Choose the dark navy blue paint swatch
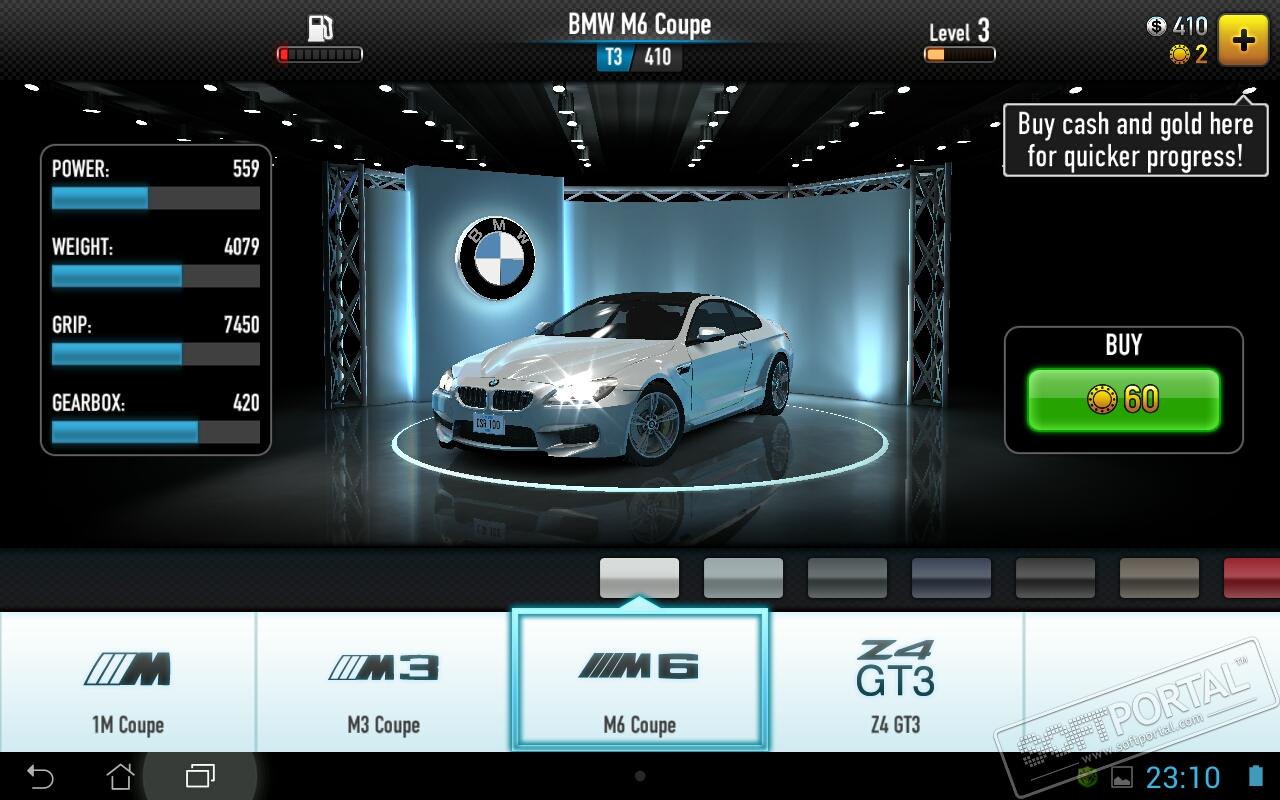1280x800 pixels. pos(951,578)
